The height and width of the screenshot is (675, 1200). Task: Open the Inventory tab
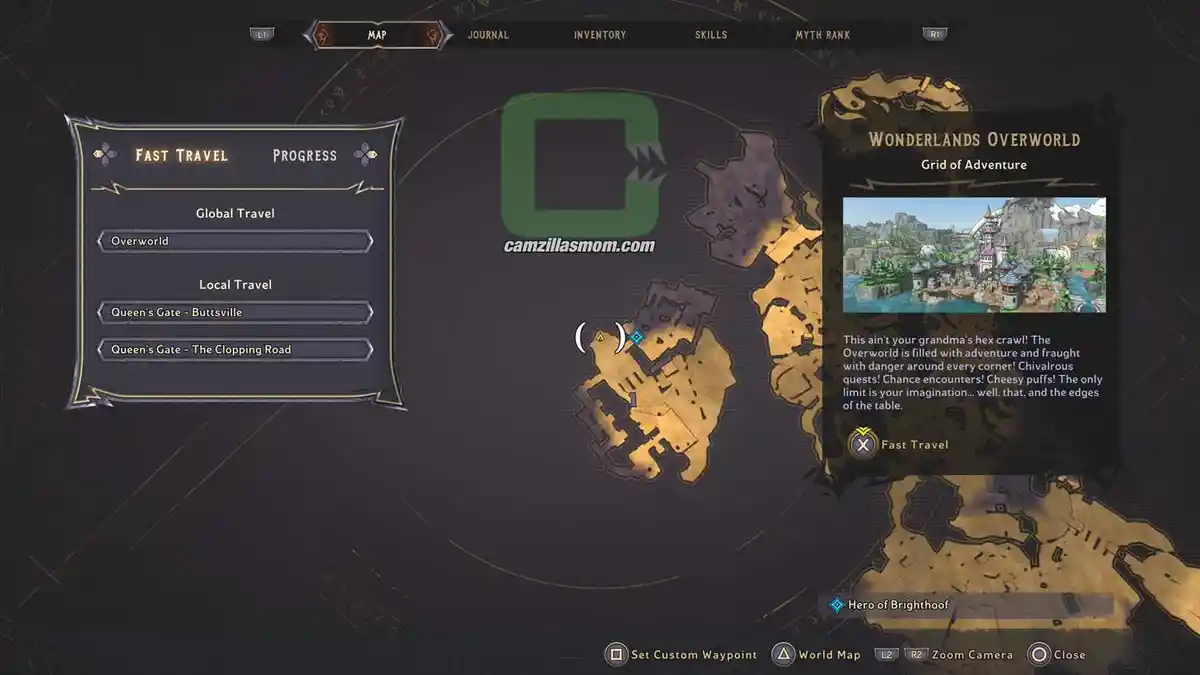click(x=600, y=35)
